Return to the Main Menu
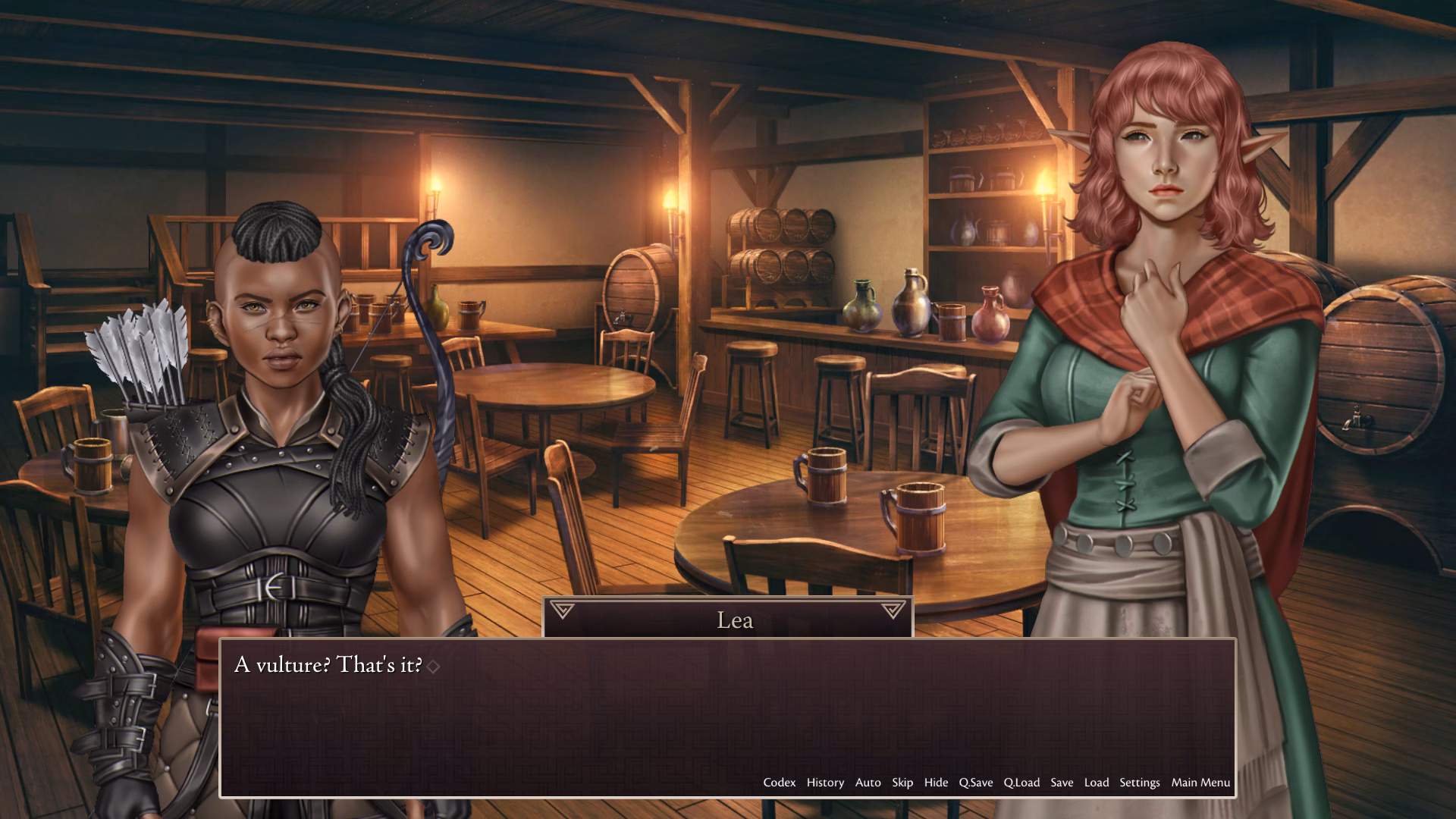The width and height of the screenshot is (1456, 819). (1199, 783)
